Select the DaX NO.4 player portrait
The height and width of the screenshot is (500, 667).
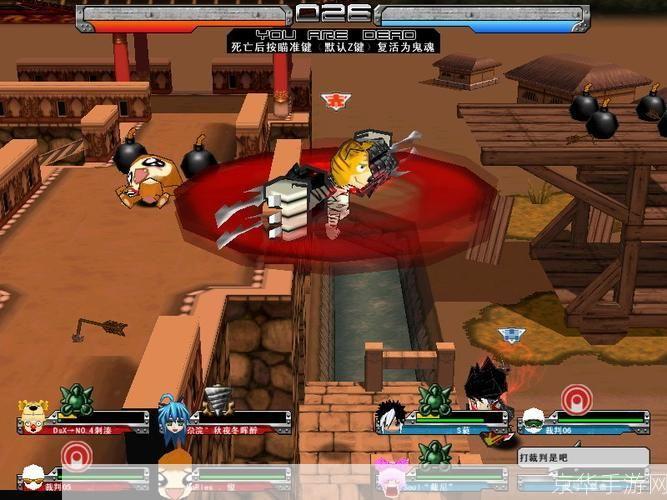(x=34, y=416)
